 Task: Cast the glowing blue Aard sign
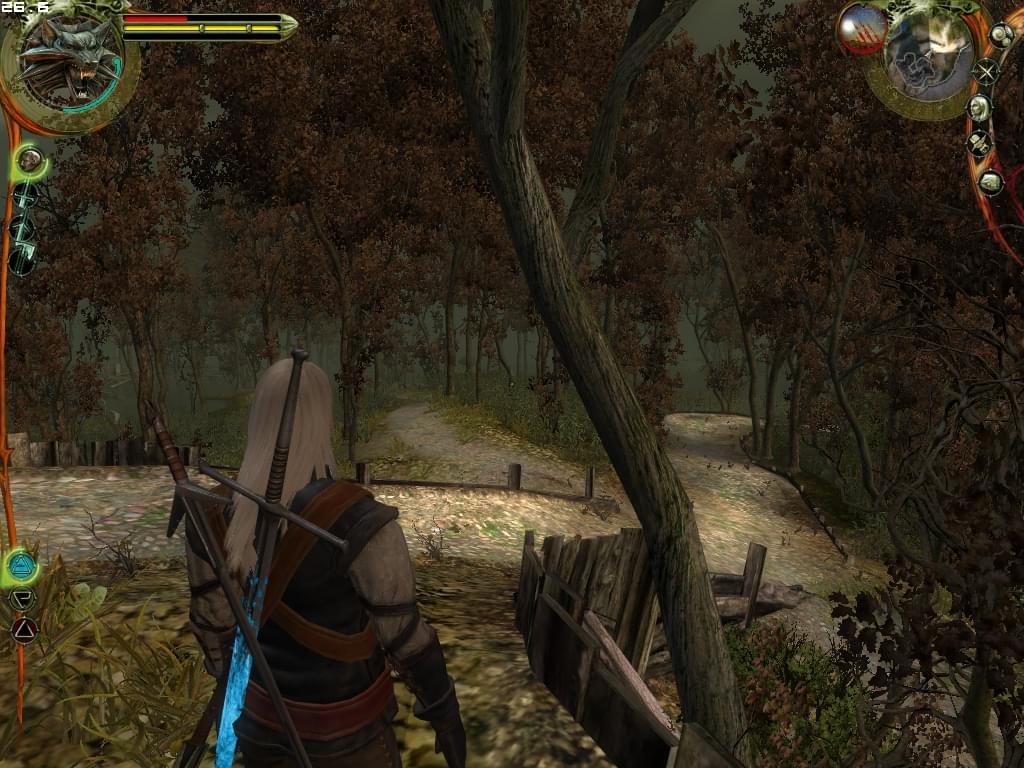(x=21, y=567)
